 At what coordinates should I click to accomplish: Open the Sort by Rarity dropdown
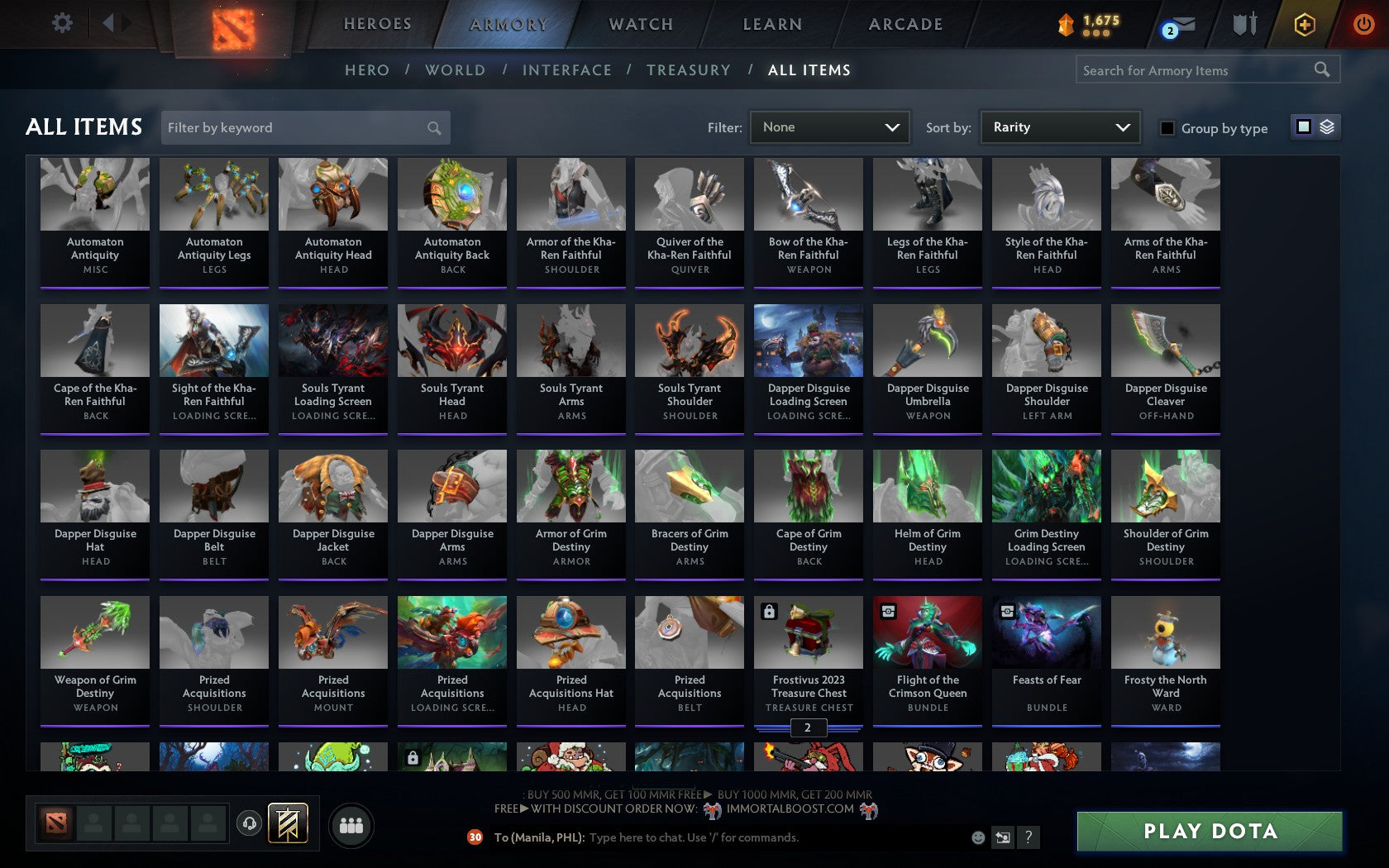[1059, 126]
